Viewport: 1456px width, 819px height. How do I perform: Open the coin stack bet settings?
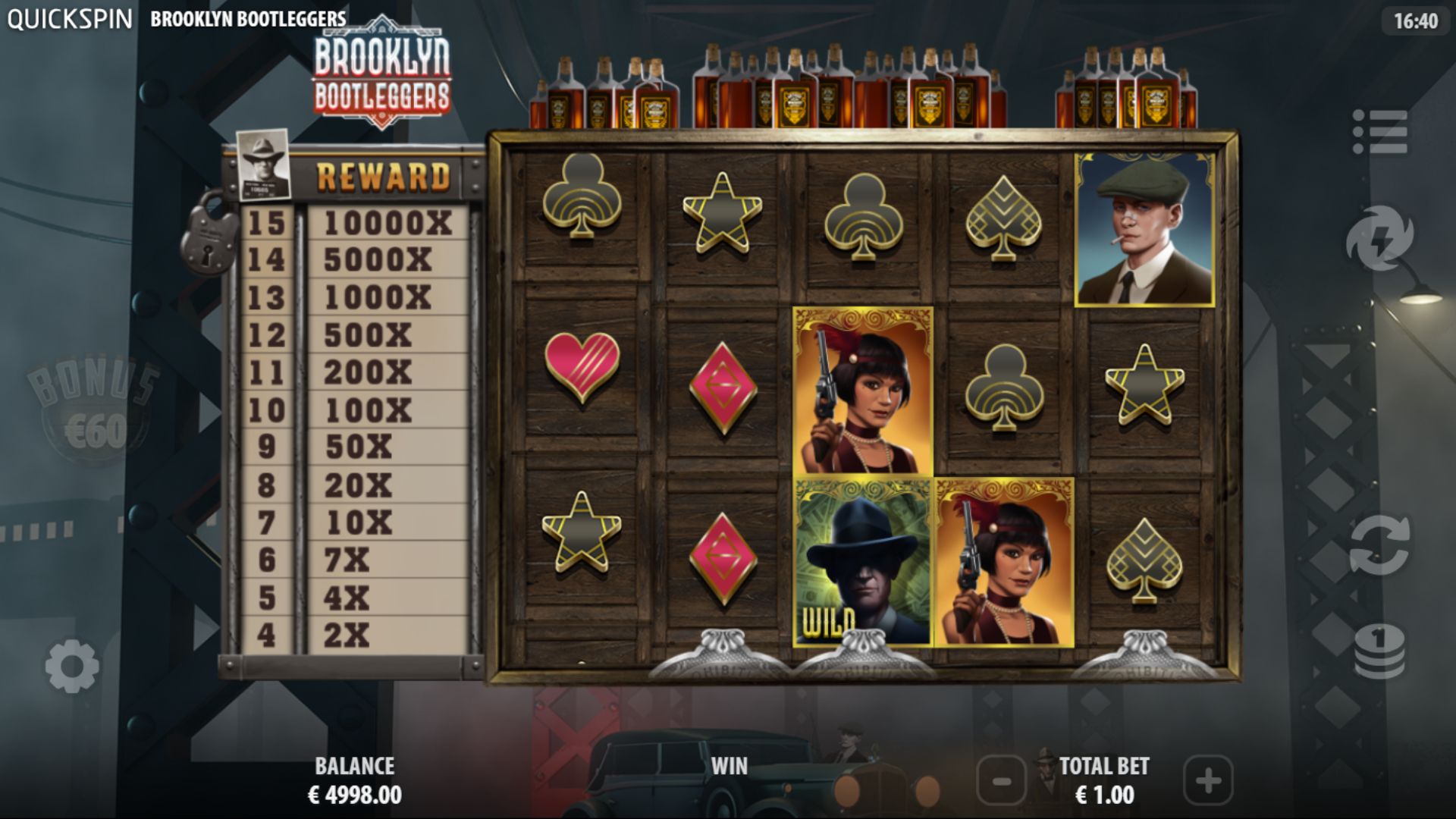(x=1379, y=651)
